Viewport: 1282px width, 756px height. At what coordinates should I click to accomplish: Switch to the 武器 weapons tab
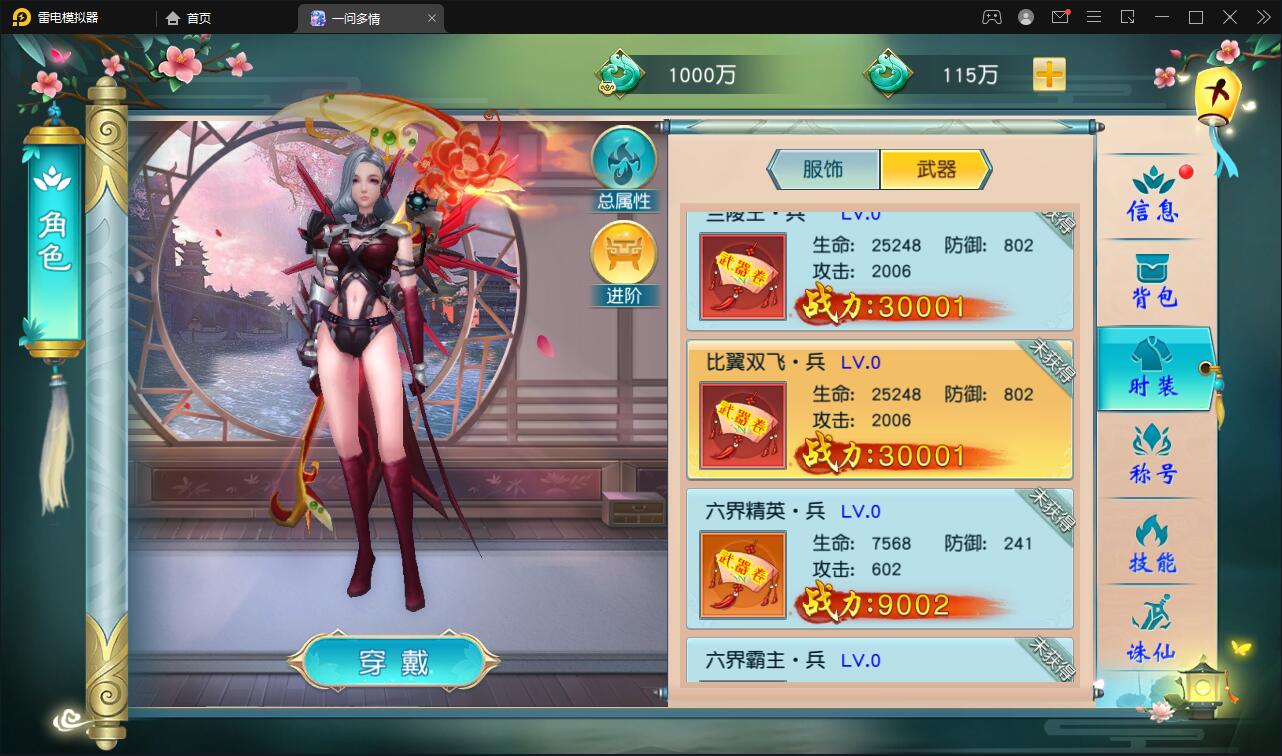pyautogui.click(x=935, y=169)
